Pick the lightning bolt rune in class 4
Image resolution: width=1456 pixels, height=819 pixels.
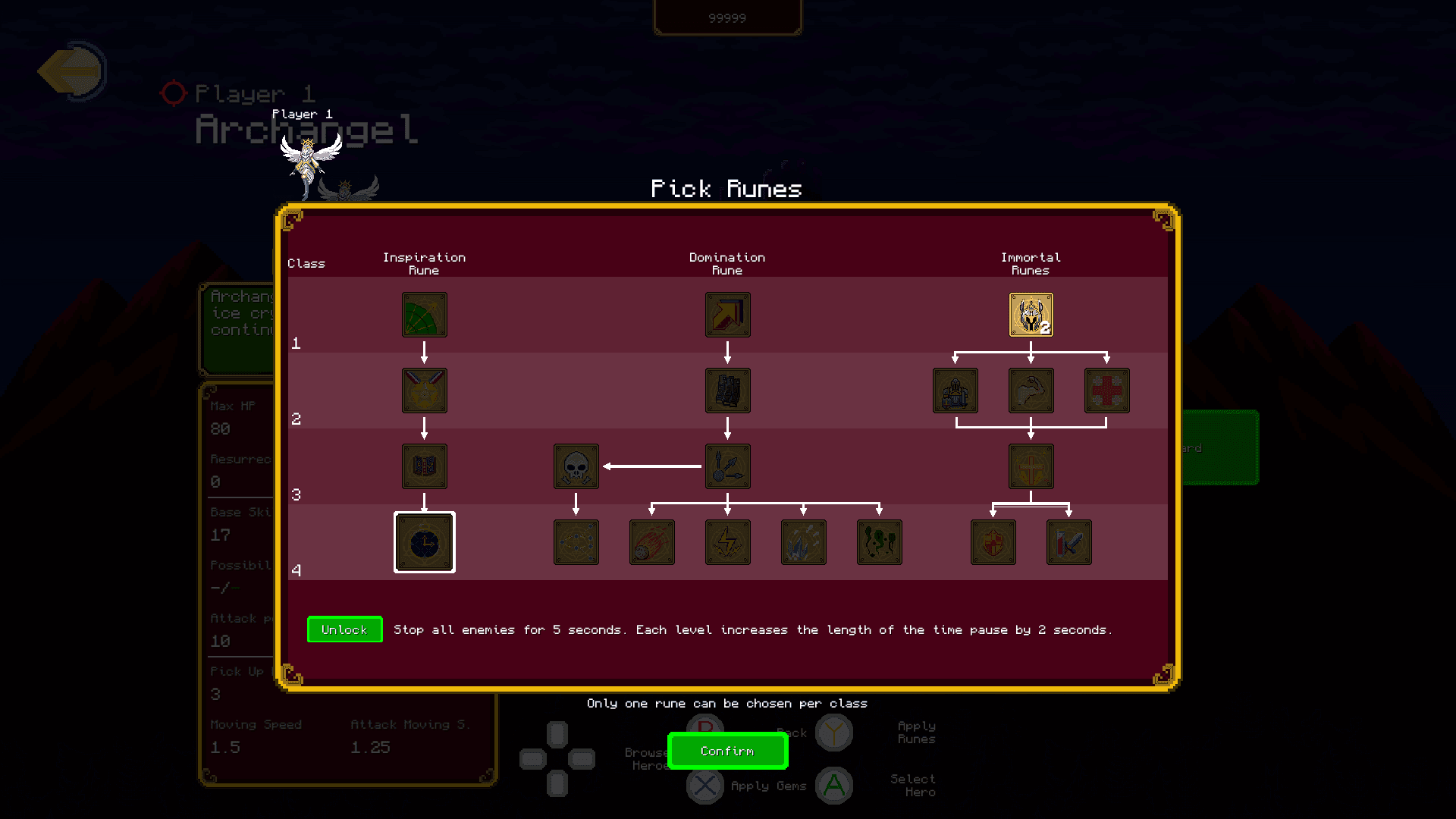(x=727, y=542)
